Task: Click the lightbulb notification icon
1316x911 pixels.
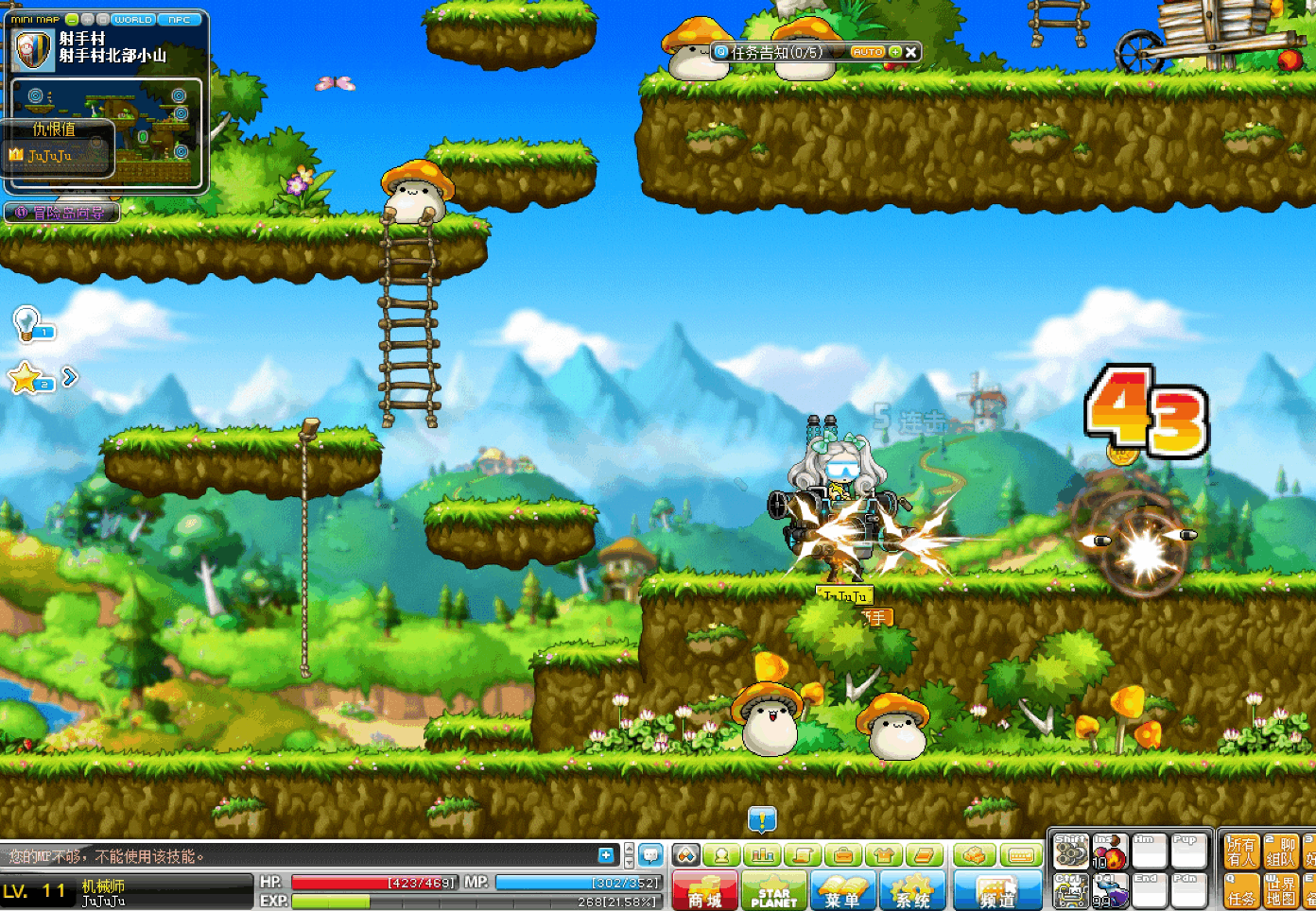Action: tap(26, 323)
